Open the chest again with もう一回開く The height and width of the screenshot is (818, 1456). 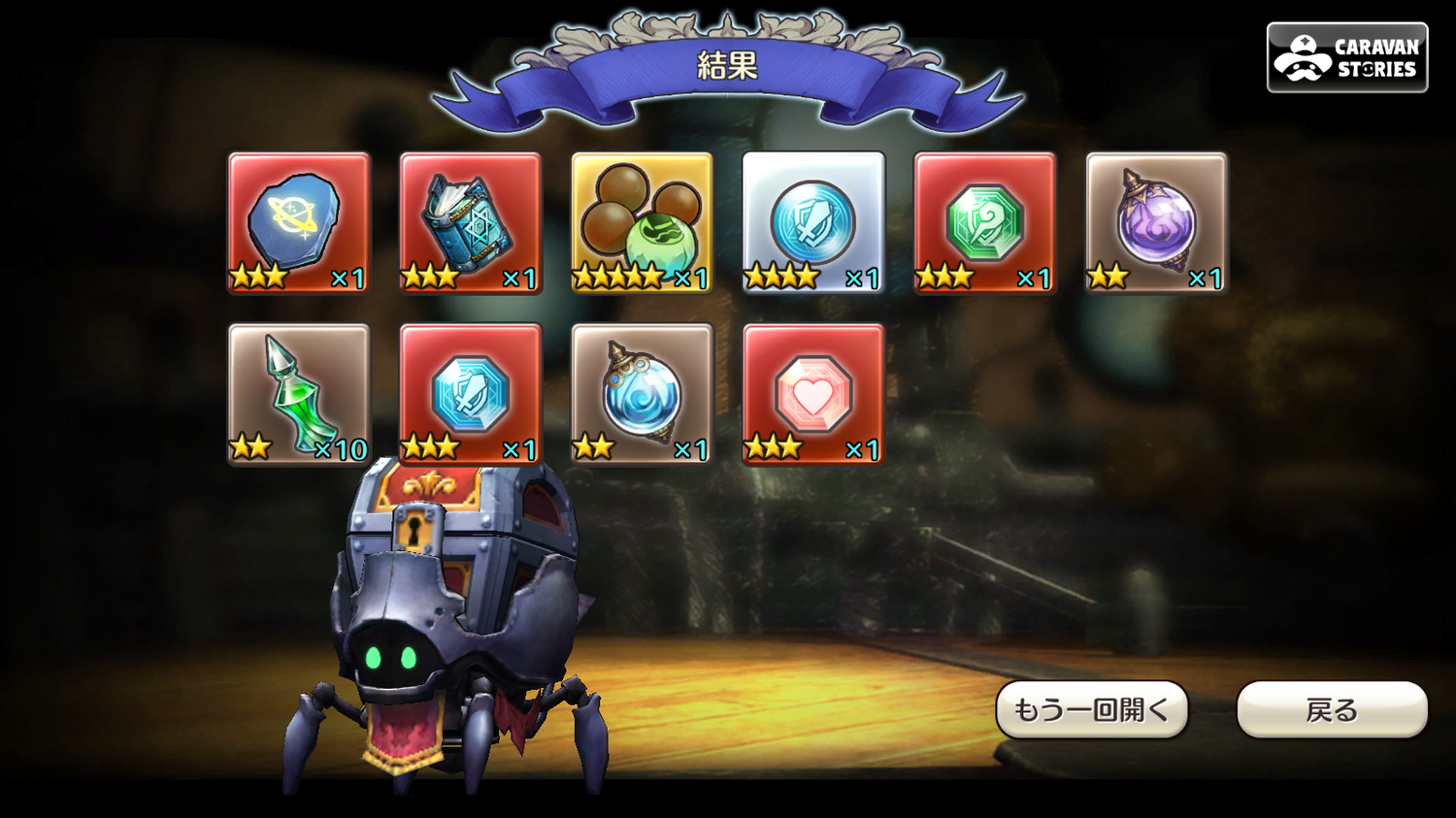coord(1092,710)
